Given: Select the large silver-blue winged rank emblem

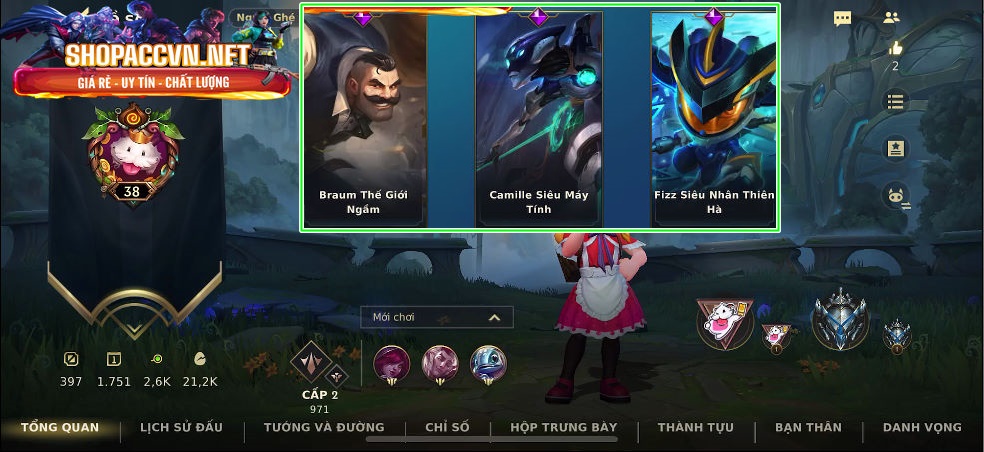Looking at the screenshot, I should point(840,320).
